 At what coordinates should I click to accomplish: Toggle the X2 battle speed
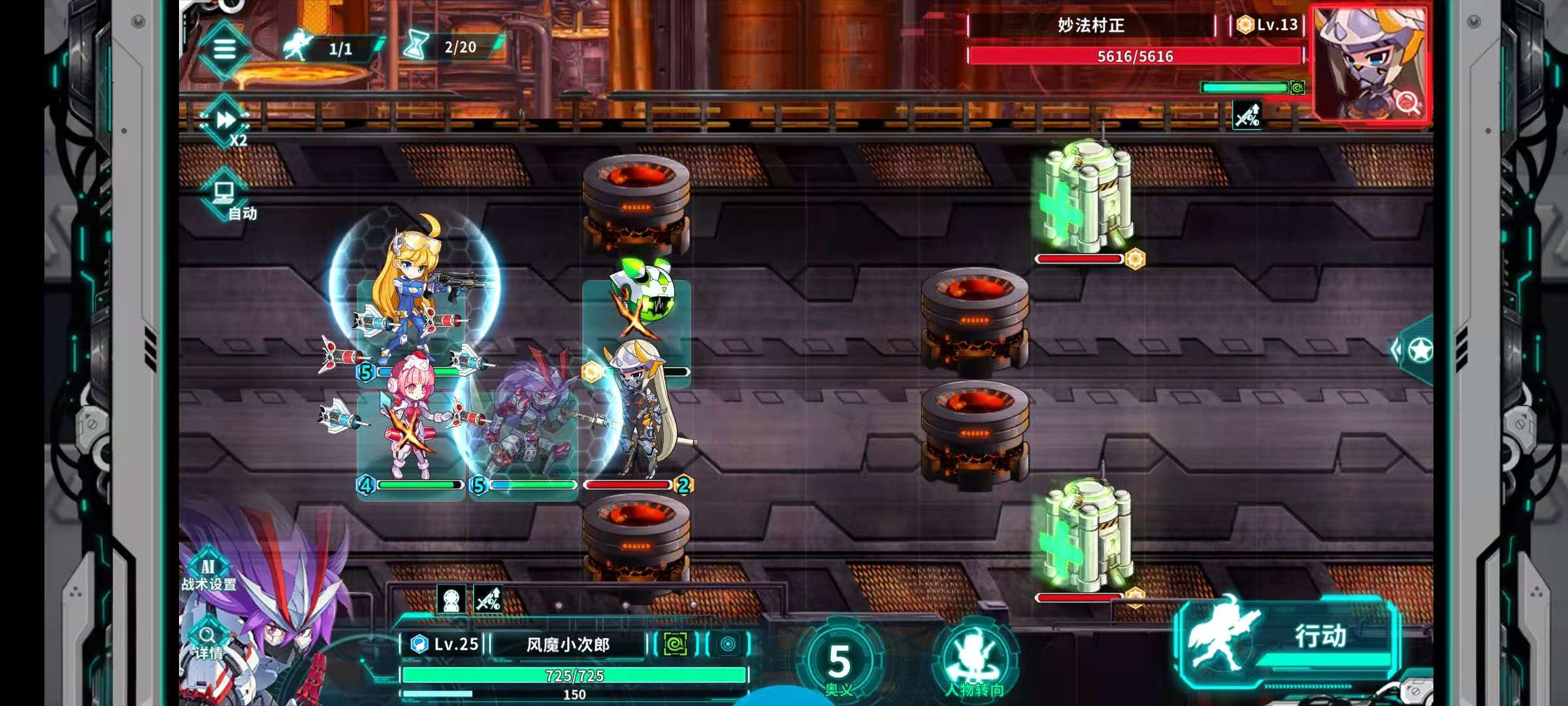(x=226, y=122)
